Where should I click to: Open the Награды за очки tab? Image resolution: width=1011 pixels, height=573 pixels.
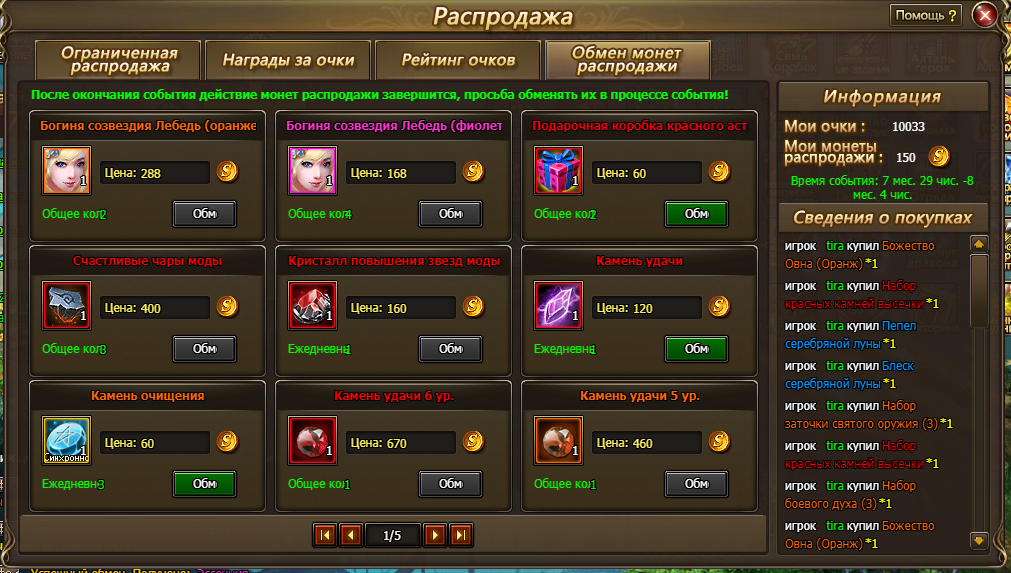coord(287,60)
